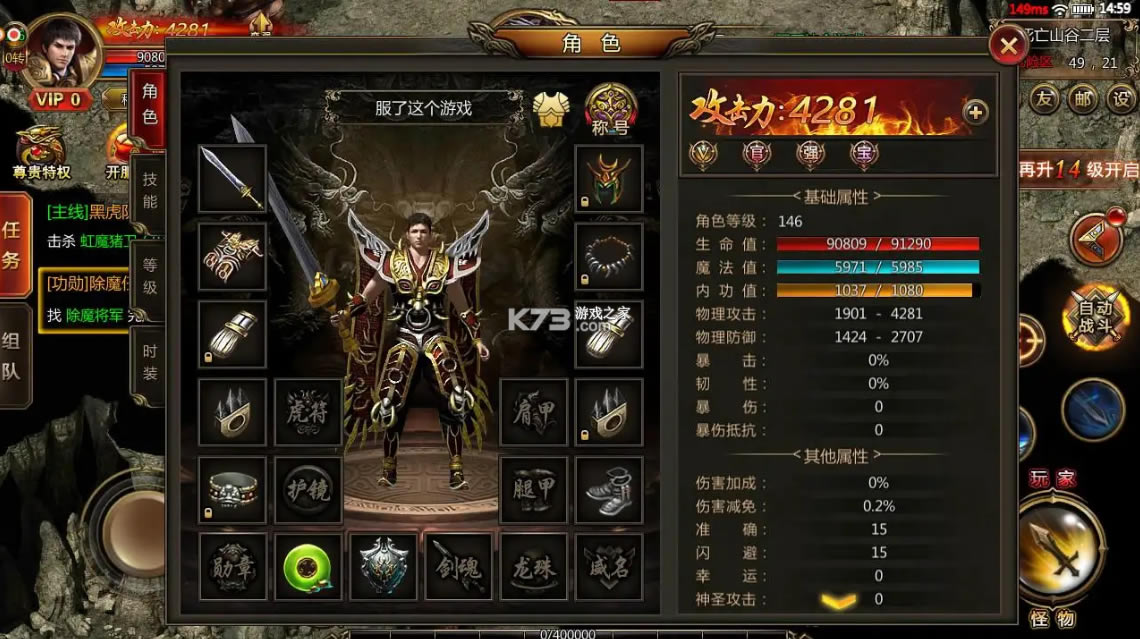This screenshot has height=639, width=1140.
Task: Select the skull belt slot
Action: click(x=232, y=489)
